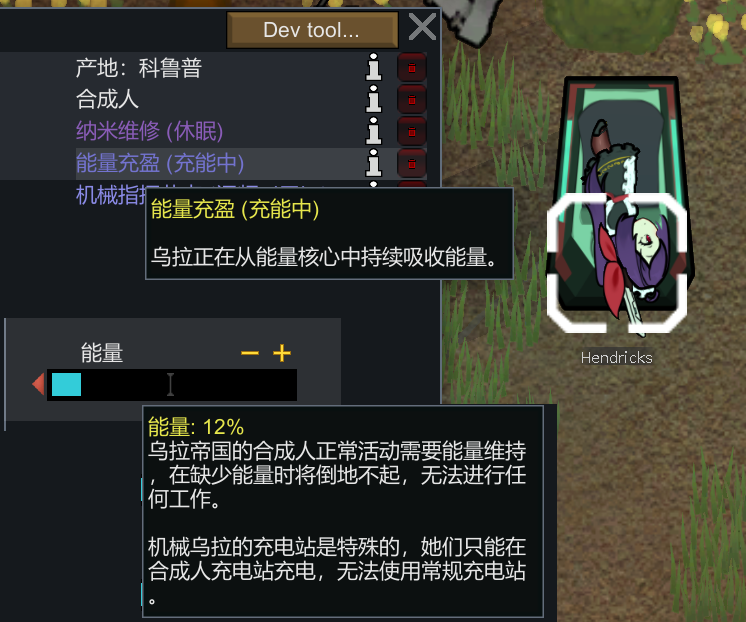
Task: Delete 能量充盈 (充能中) using the red button
Action: (x=411, y=162)
